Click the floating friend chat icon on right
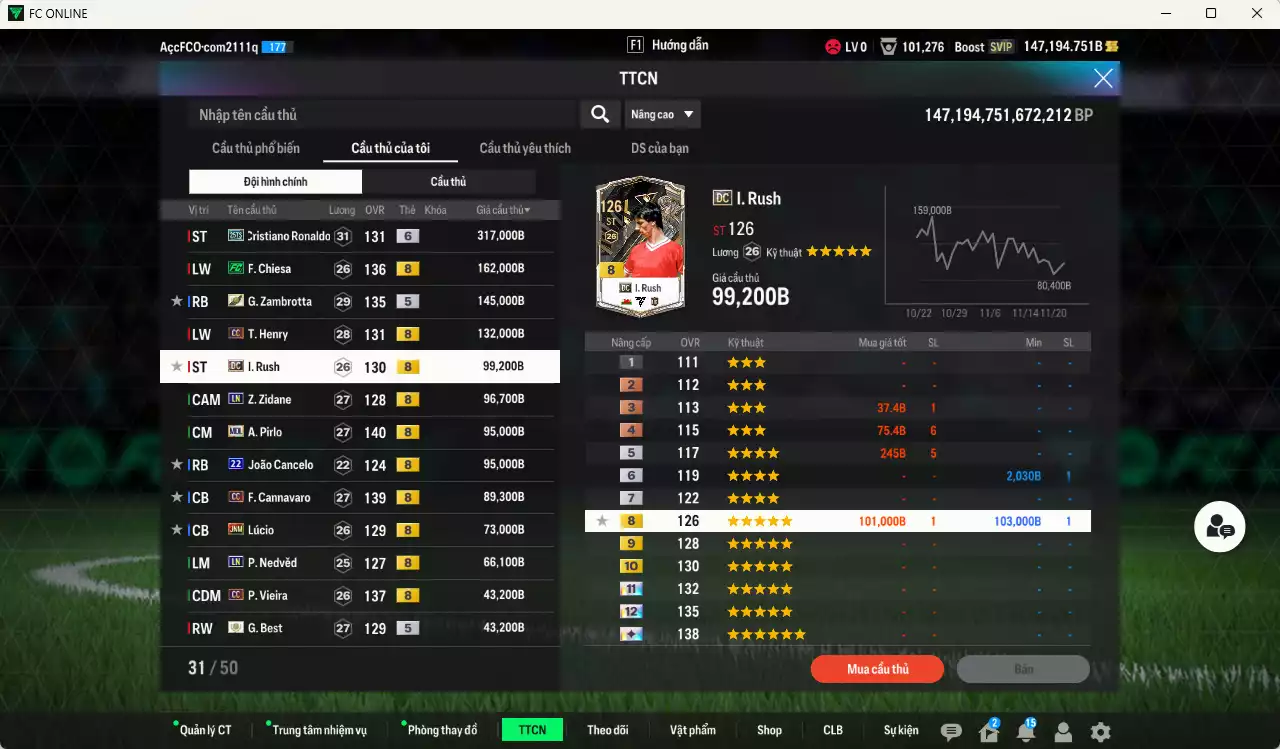Image resolution: width=1280 pixels, height=749 pixels. [1219, 526]
